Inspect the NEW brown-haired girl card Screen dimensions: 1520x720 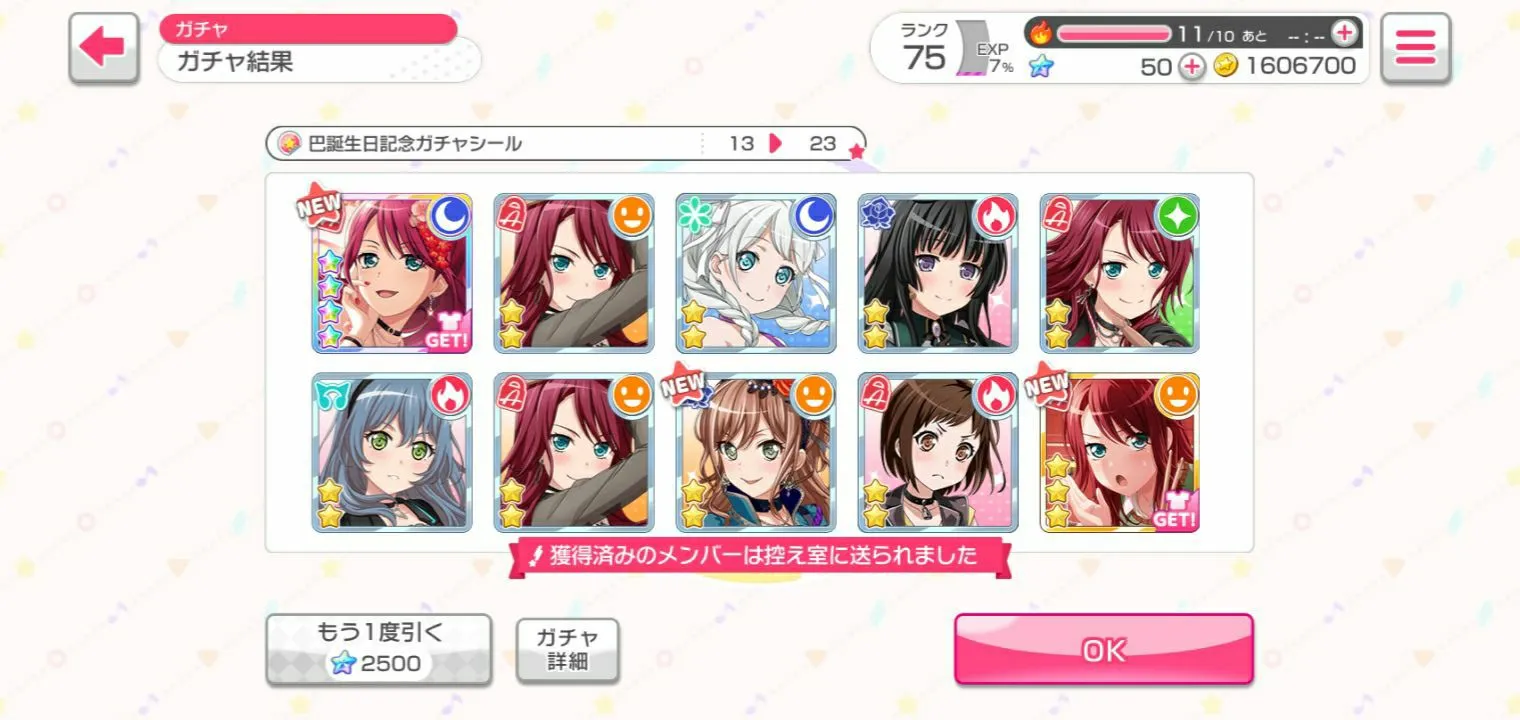[755, 453]
